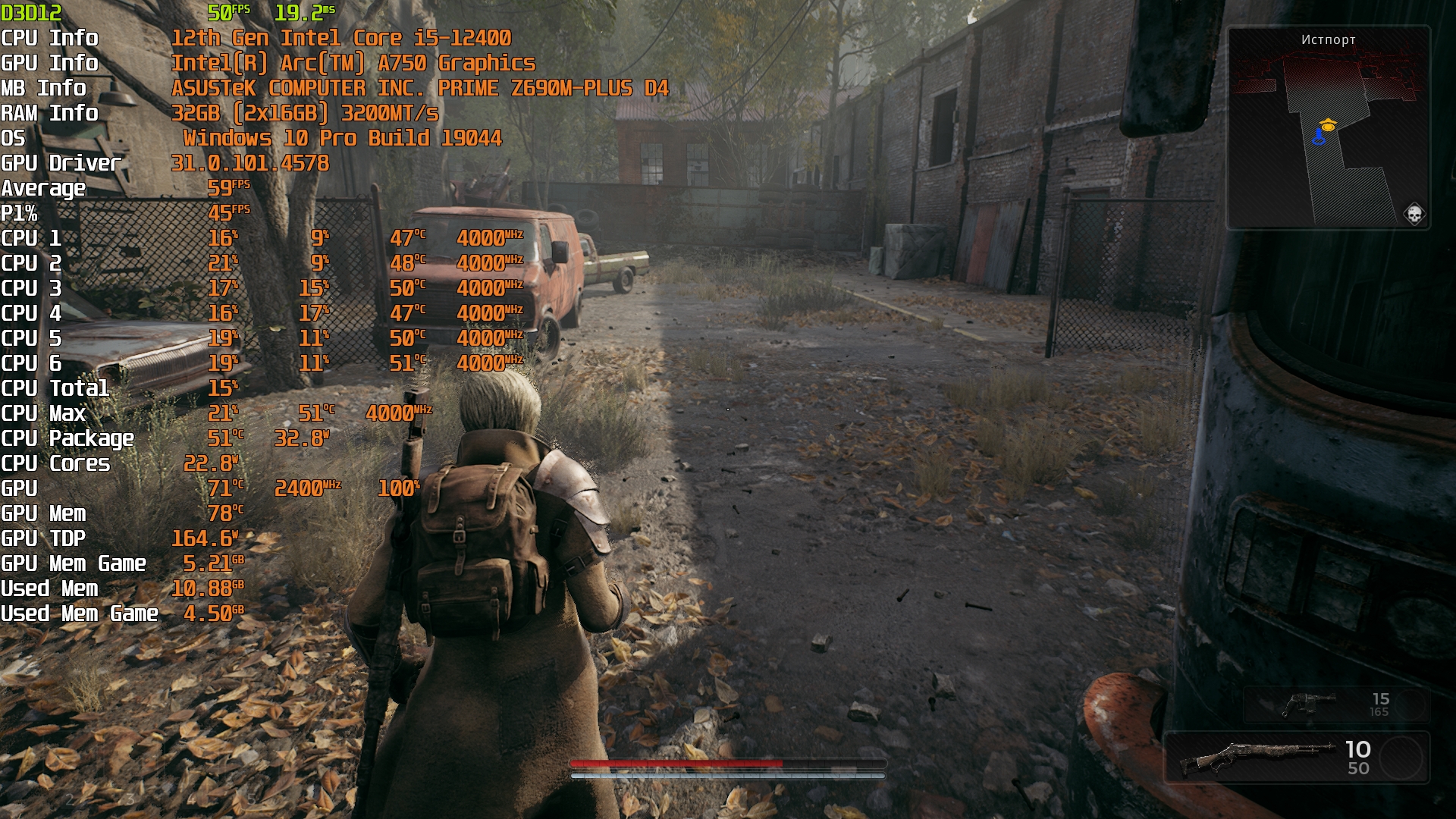The width and height of the screenshot is (1456, 819).
Task: Select the yellow objective marker on the minimap
Action: click(x=1327, y=125)
